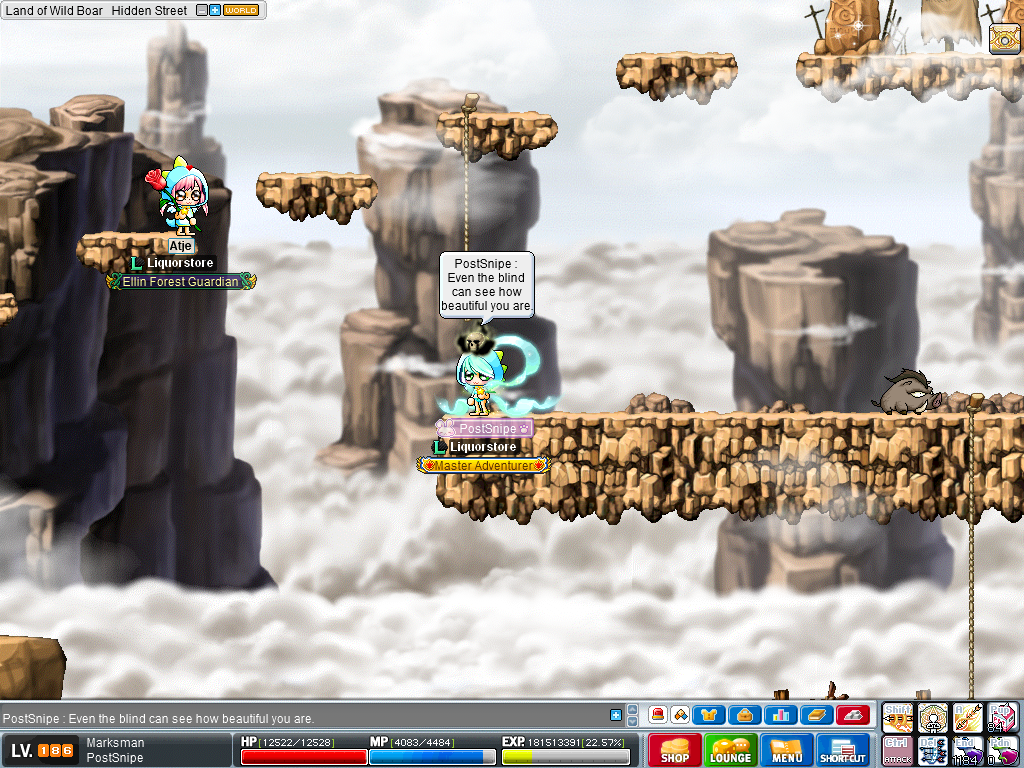Screen dimensions: 1024x768
Task: Click the chat bar text area
Action: tap(300, 718)
